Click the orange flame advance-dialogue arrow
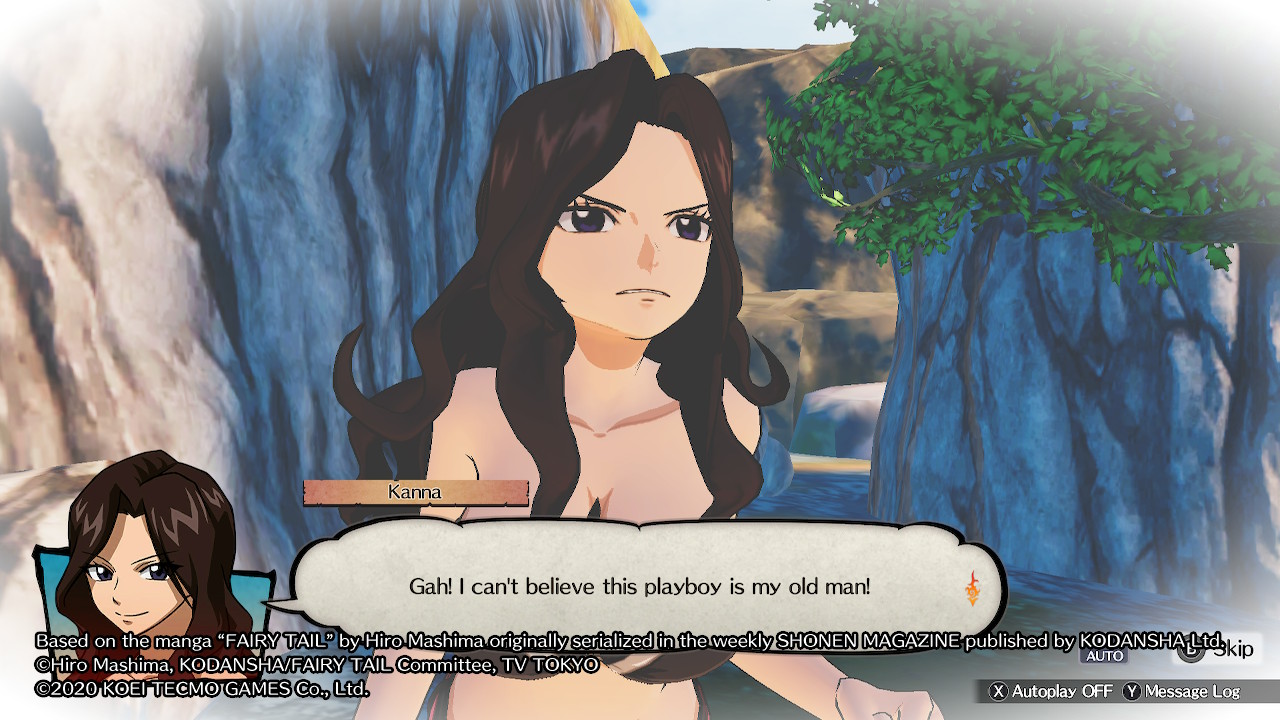This screenshot has width=1280, height=720. (972, 587)
